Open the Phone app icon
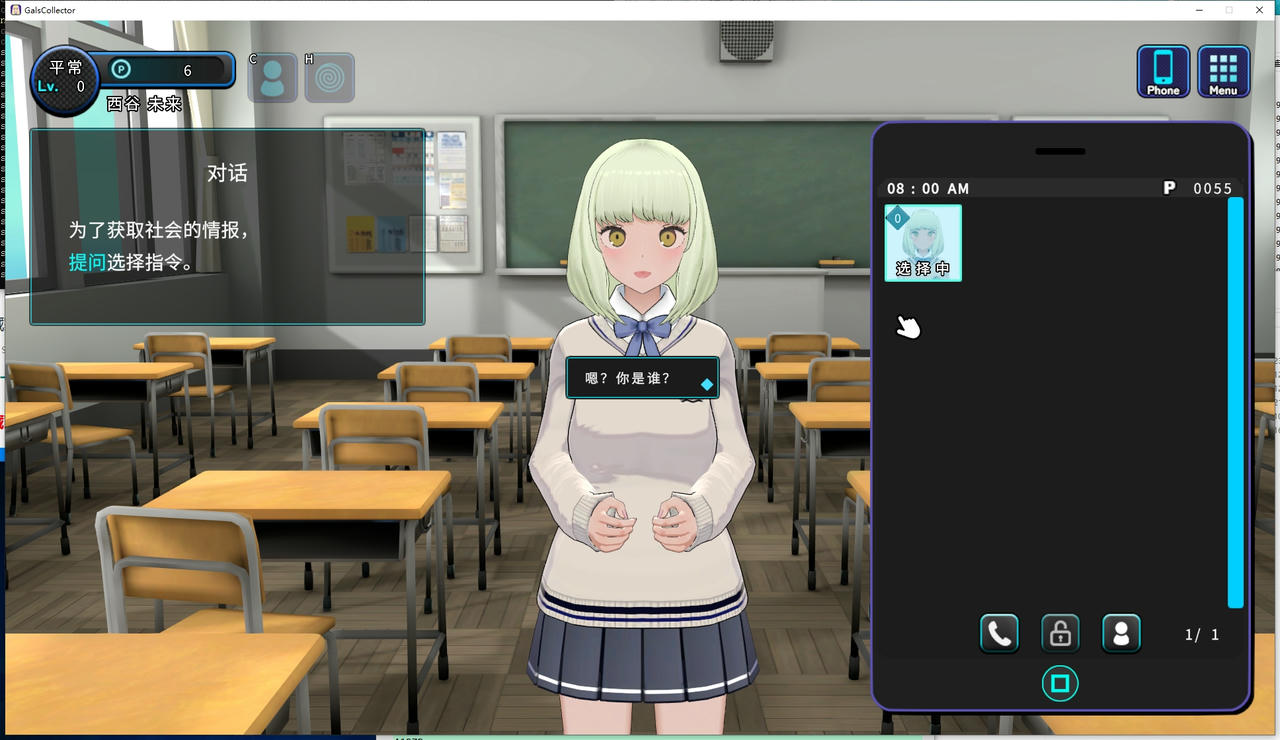 [1163, 71]
